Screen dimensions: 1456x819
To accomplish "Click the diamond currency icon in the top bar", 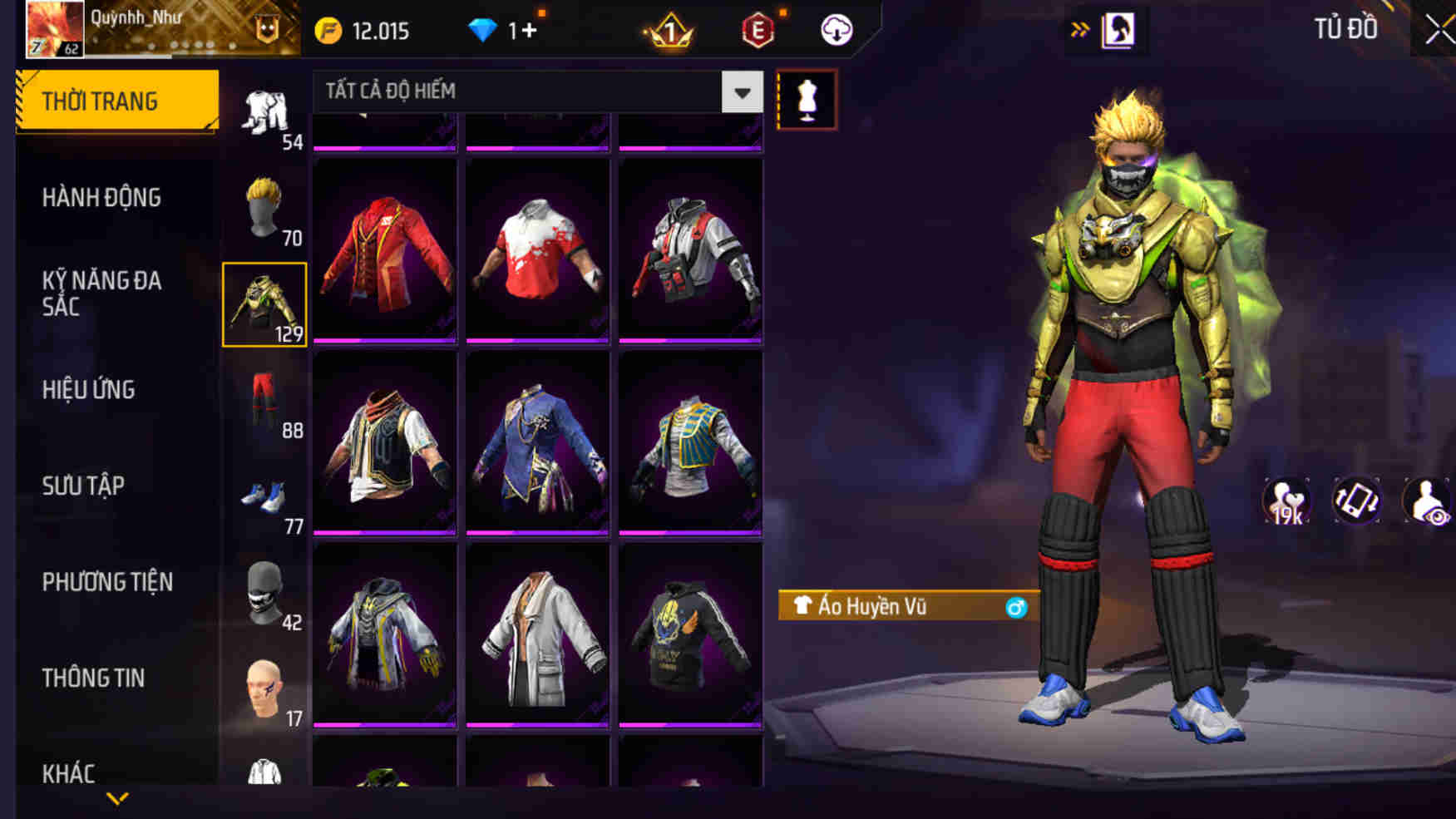I will point(483,28).
